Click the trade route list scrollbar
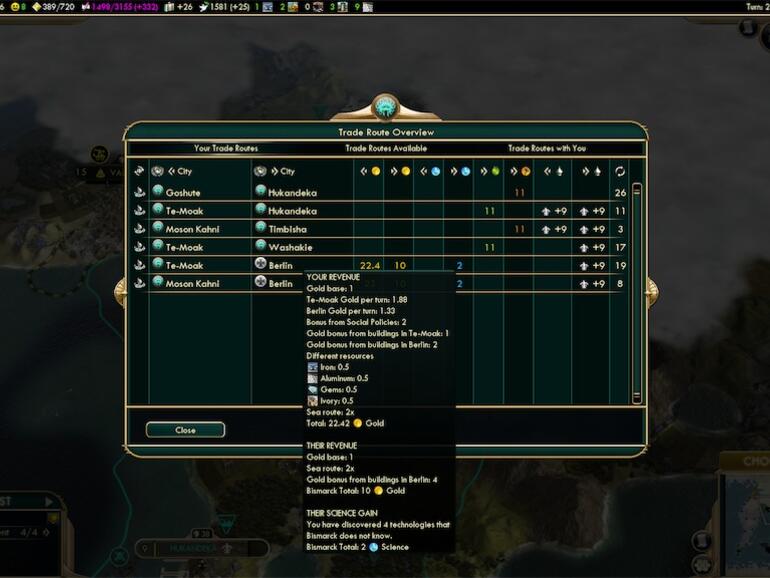The image size is (770, 578). click(637, 290)
